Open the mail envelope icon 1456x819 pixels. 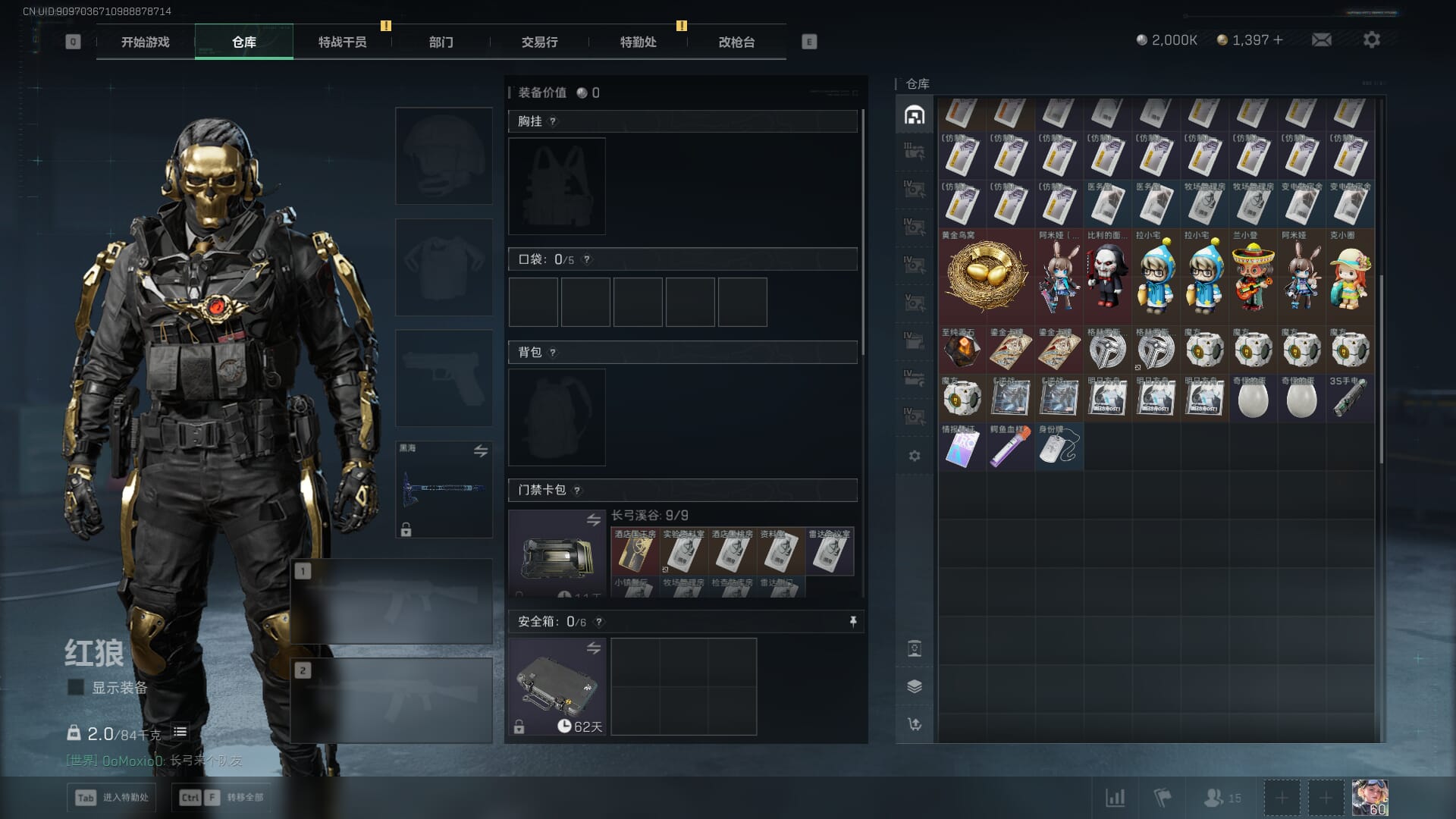pos(1321,39)
